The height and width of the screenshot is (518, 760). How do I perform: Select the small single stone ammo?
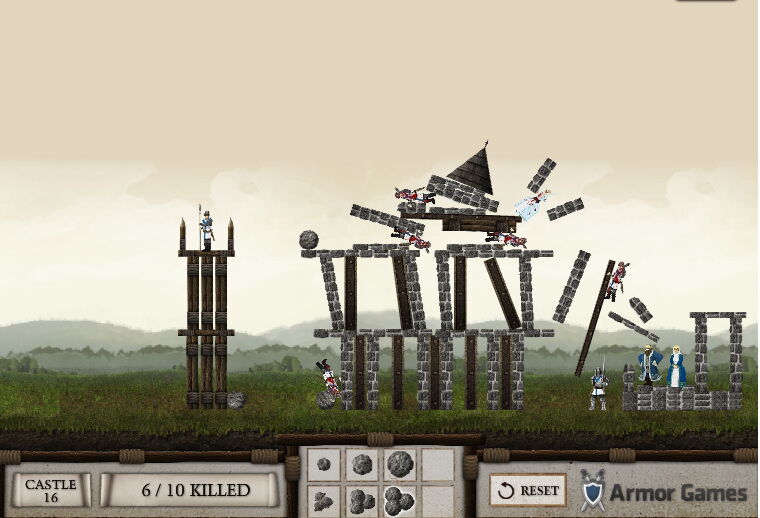click(x=323, y=464)
